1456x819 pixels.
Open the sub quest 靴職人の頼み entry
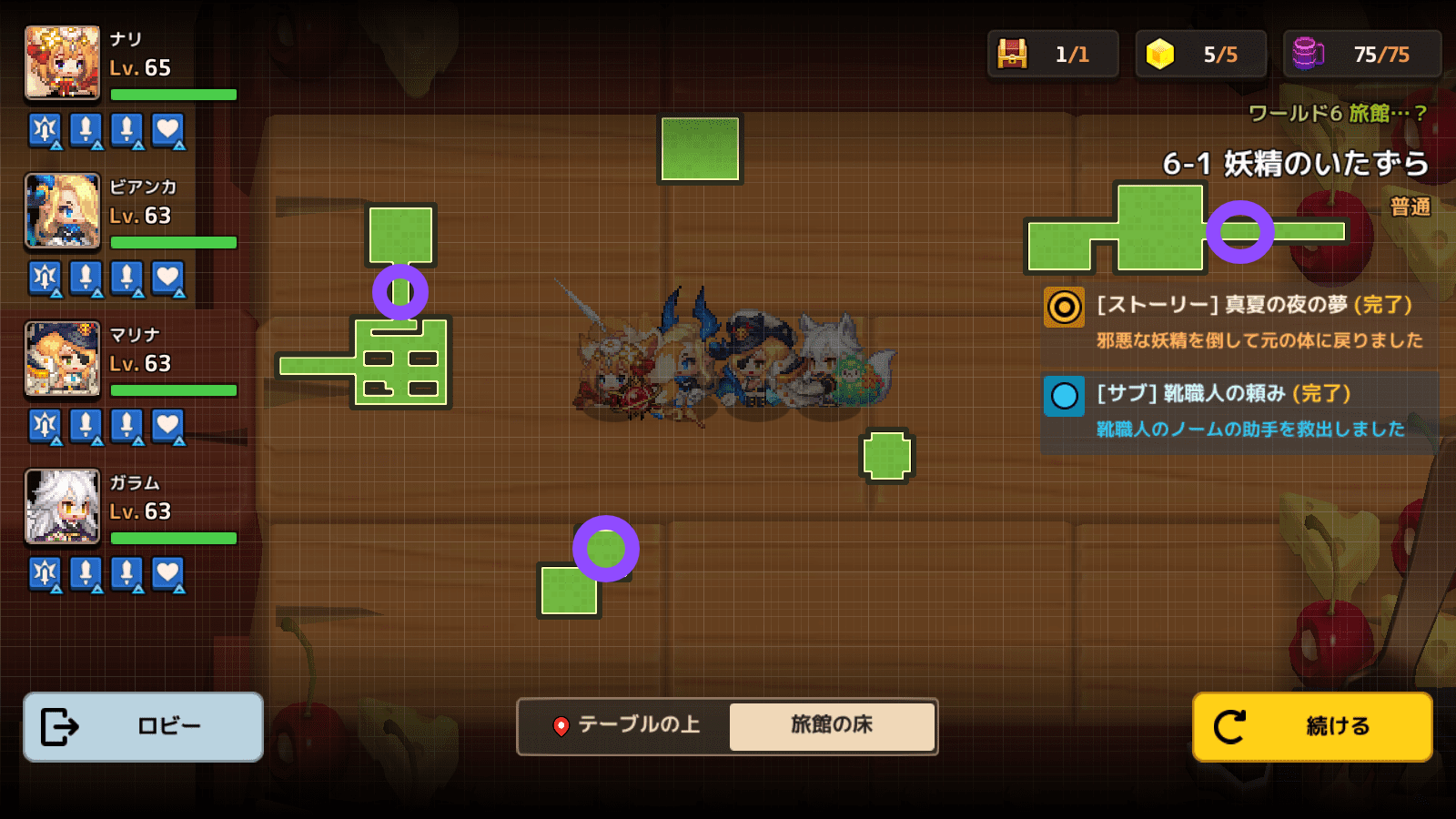tap(1238, 410)
